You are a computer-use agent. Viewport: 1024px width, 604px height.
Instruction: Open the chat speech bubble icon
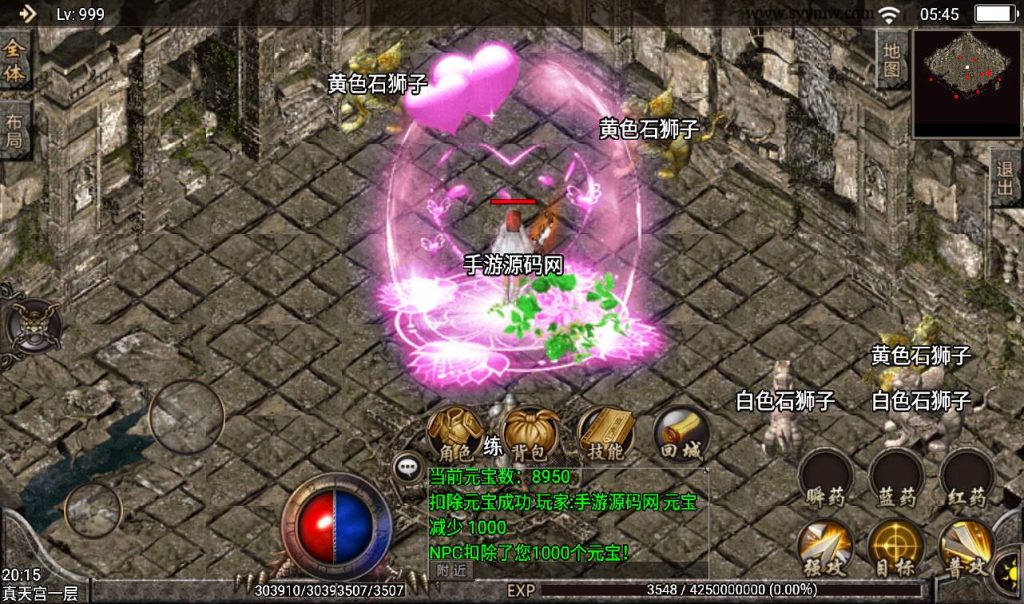(x=407, y=465)
